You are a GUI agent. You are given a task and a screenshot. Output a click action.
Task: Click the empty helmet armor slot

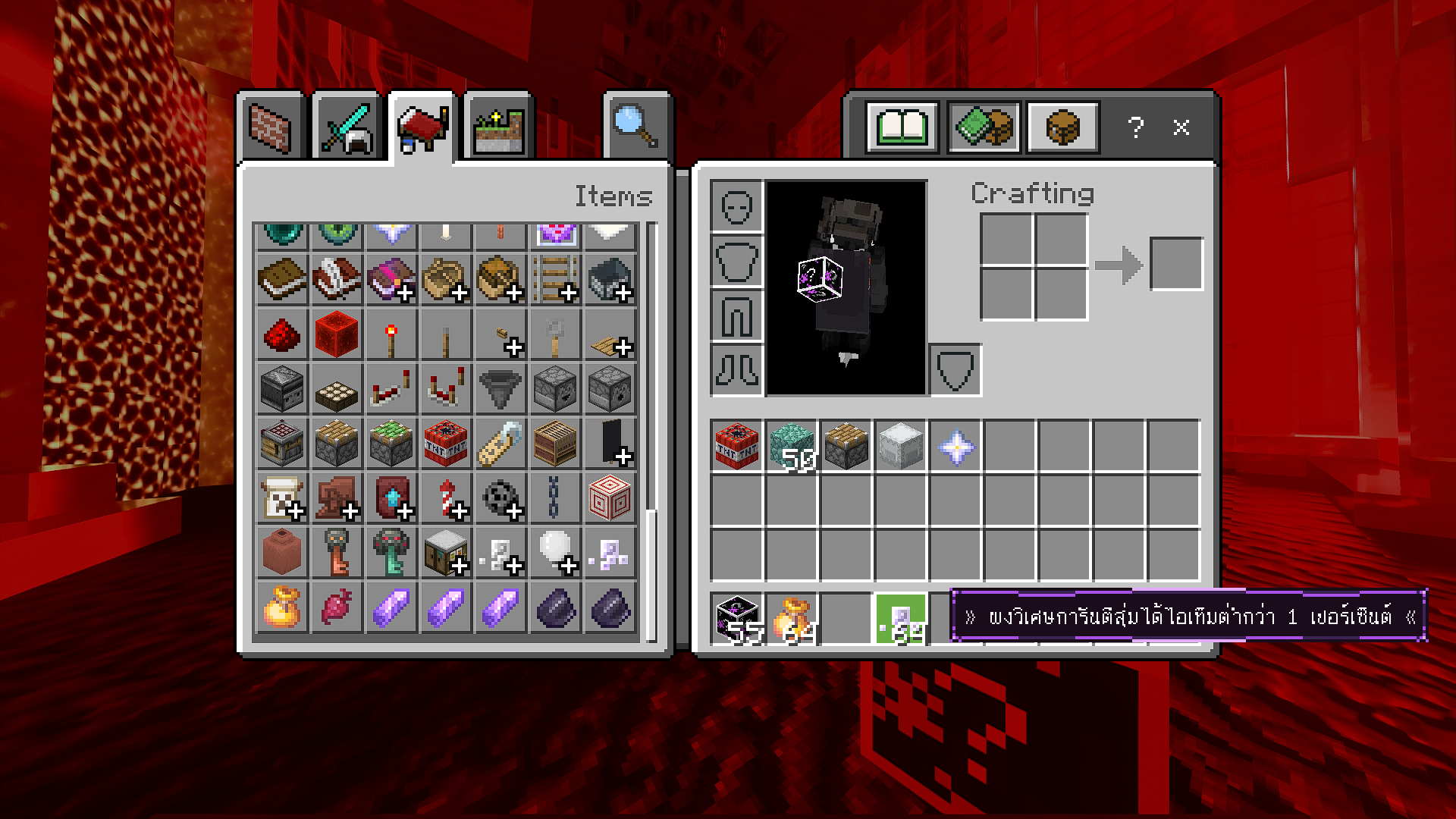click(737, 206)
